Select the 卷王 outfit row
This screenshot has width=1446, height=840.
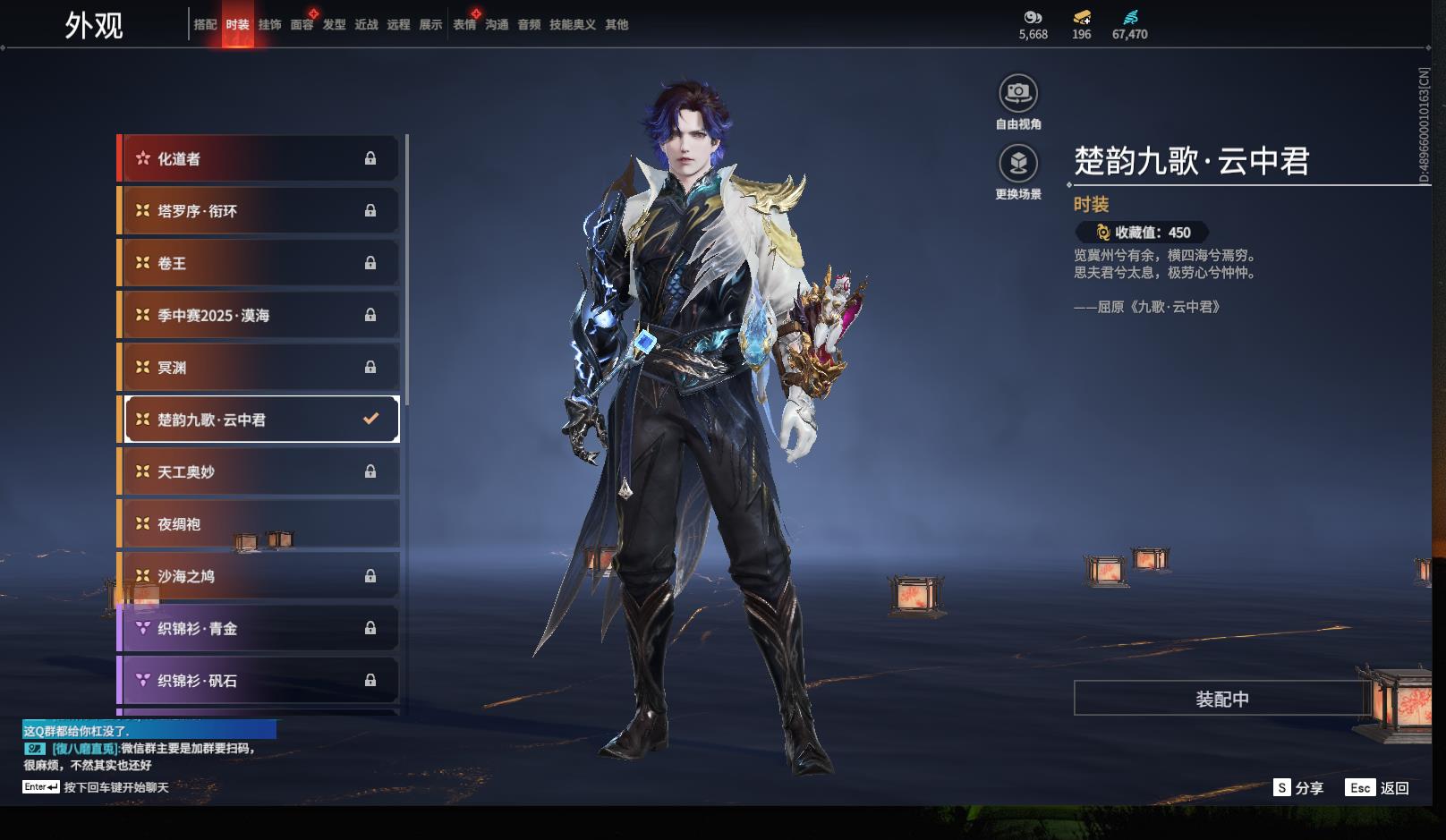pyautogui.click(x=259, y=263)
